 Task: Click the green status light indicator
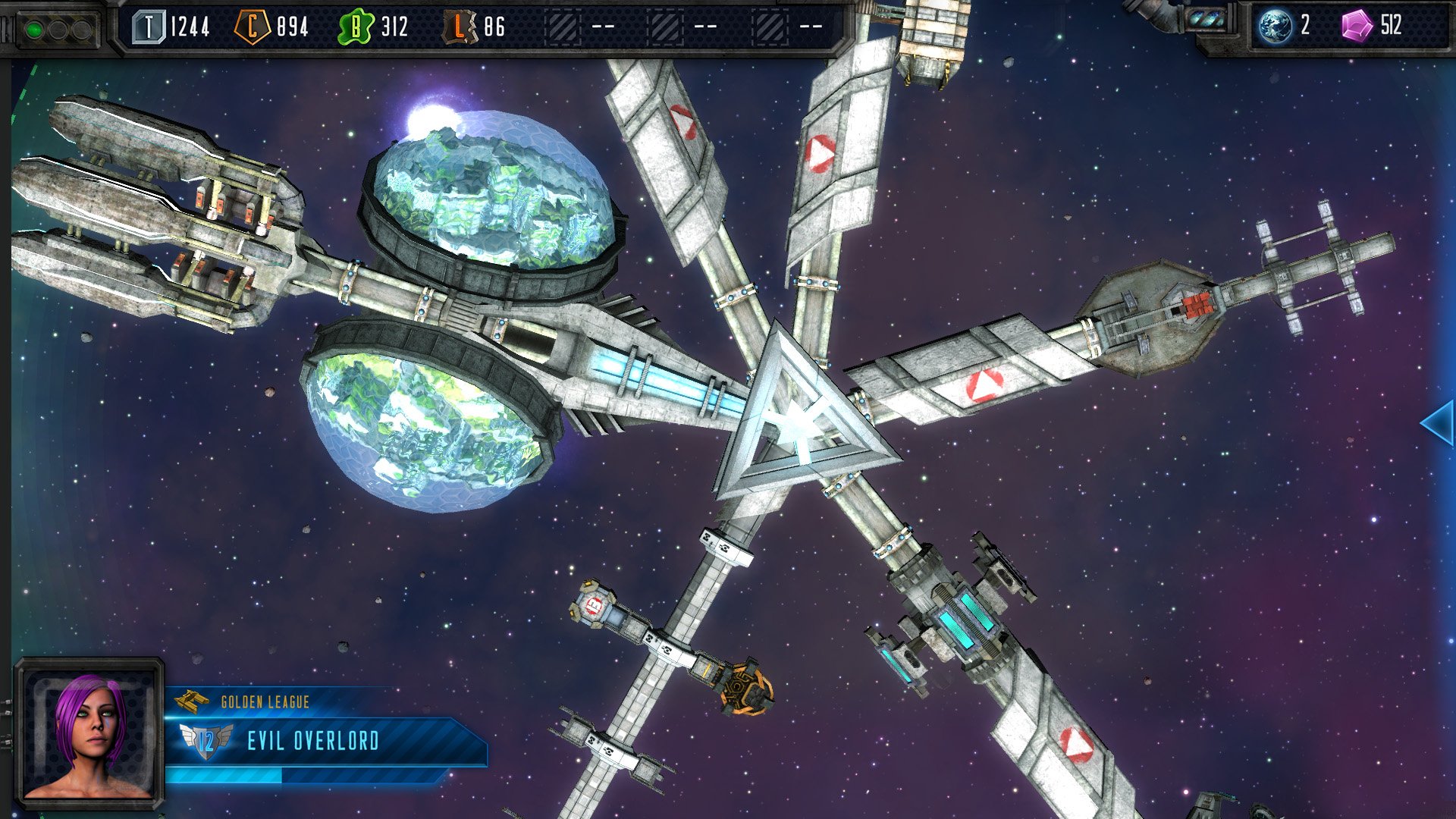(x=34, y=30)
